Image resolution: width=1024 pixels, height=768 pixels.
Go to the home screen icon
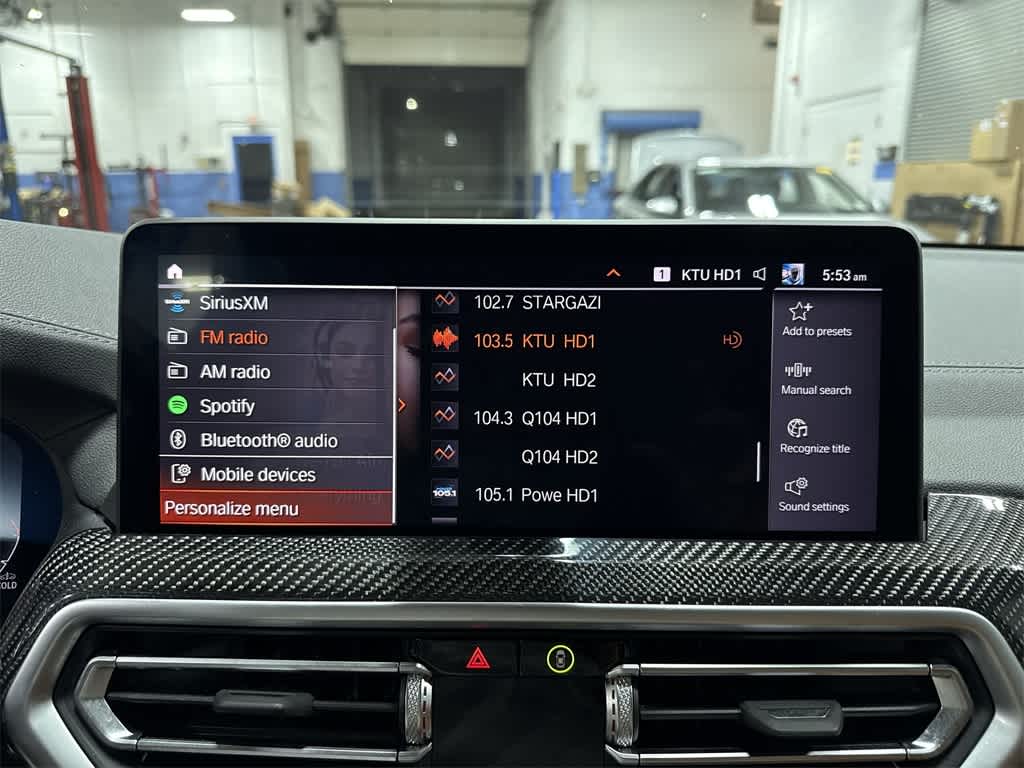pyautogui.click(x=175, y=271)
